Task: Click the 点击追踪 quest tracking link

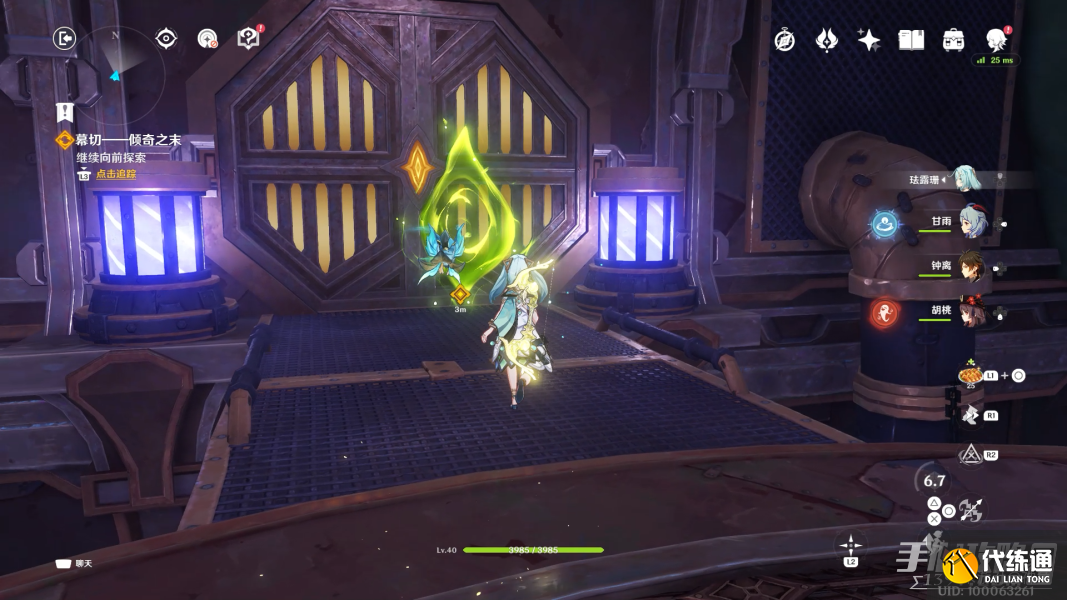Action: (x=114, y=174)
